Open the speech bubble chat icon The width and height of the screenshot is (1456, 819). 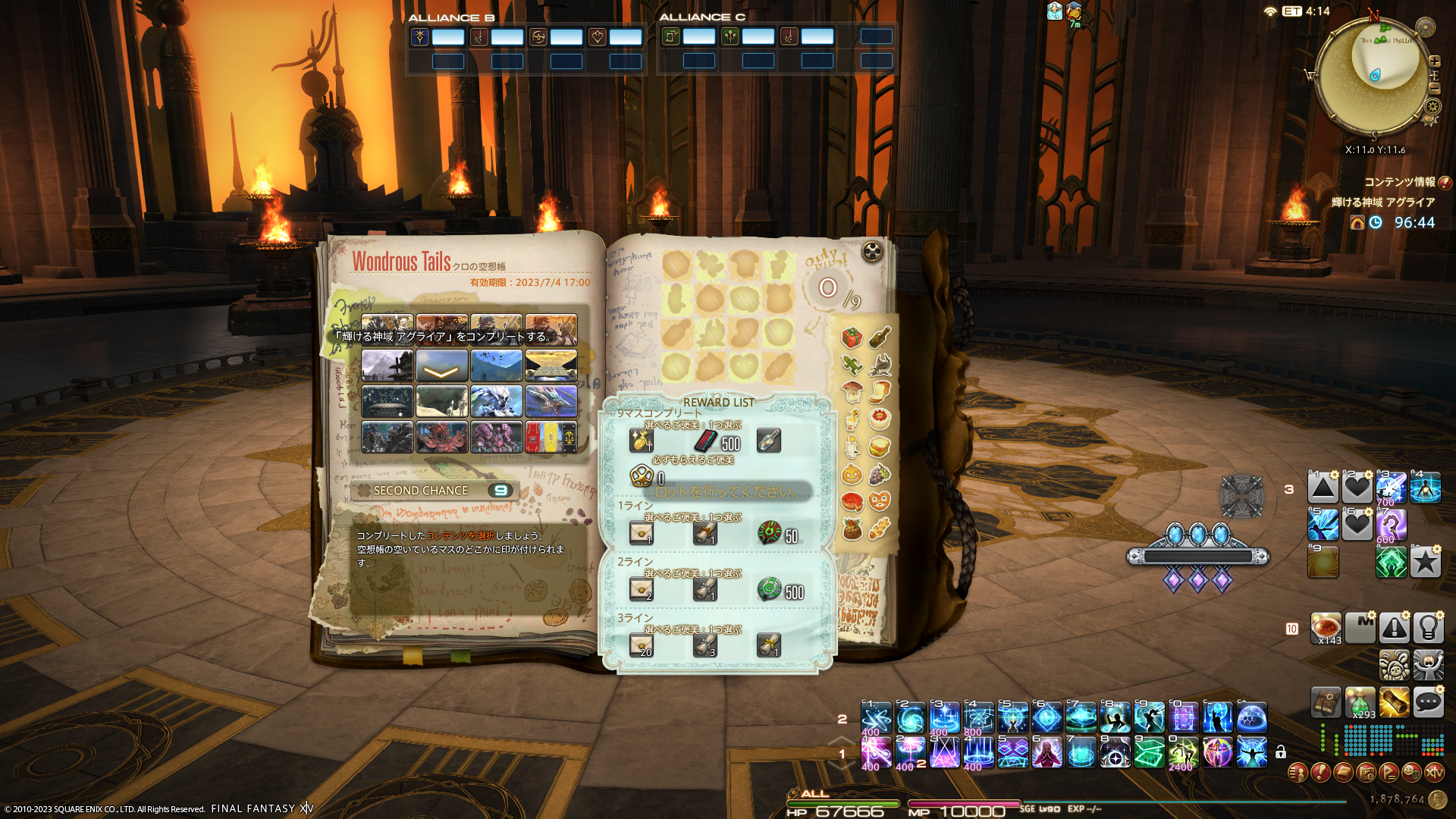pos(1428,702)
